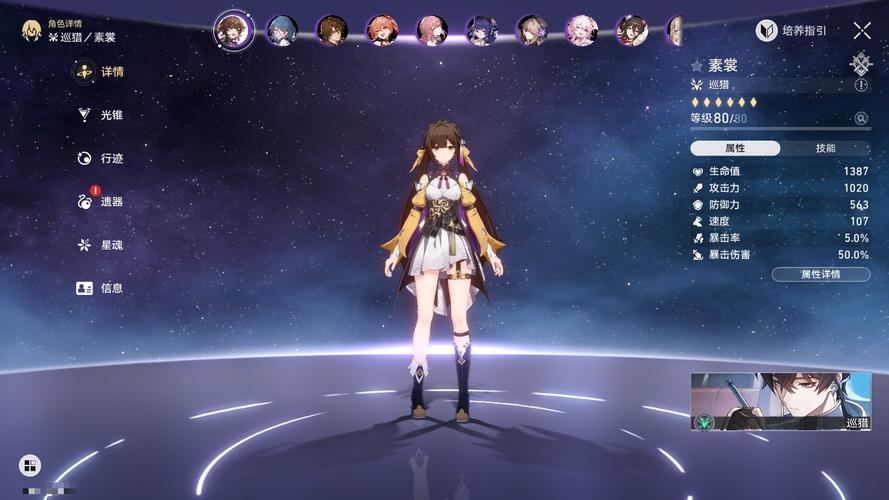The image size is (889, 500).
Task: Click the 属性详情 attribute details button
Action: click(820, 274)
